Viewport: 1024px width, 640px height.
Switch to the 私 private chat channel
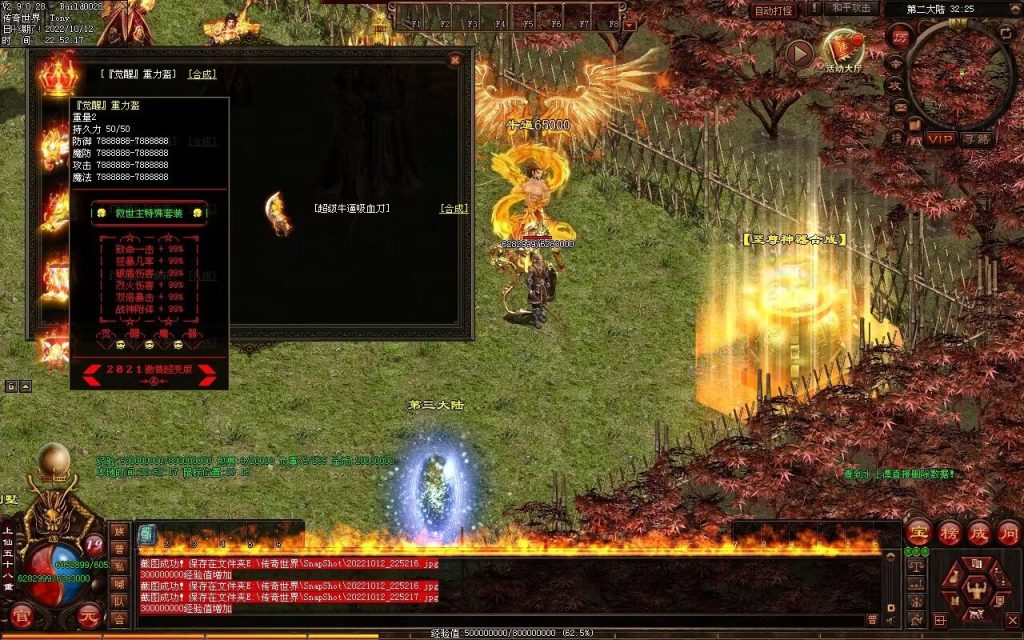pyautogui.click(x=119, y=566)
